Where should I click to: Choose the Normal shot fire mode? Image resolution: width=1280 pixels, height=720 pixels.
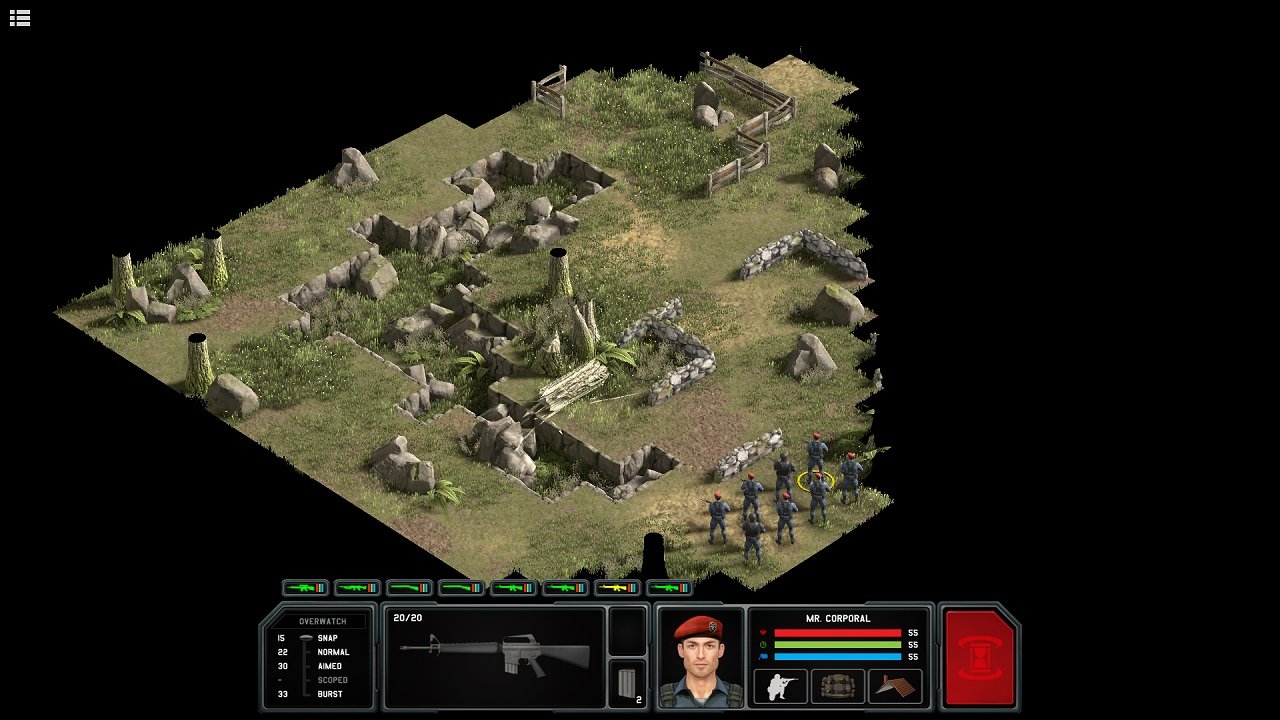333,652
